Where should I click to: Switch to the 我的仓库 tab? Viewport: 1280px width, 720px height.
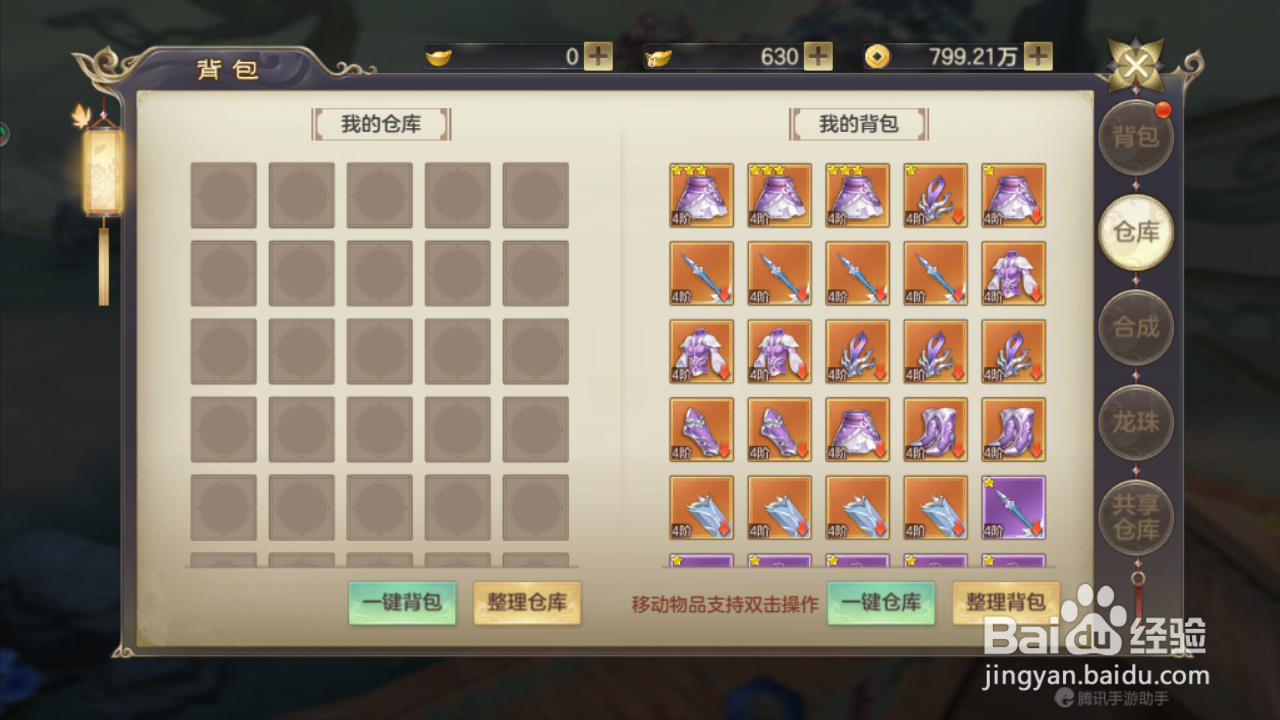380,124
